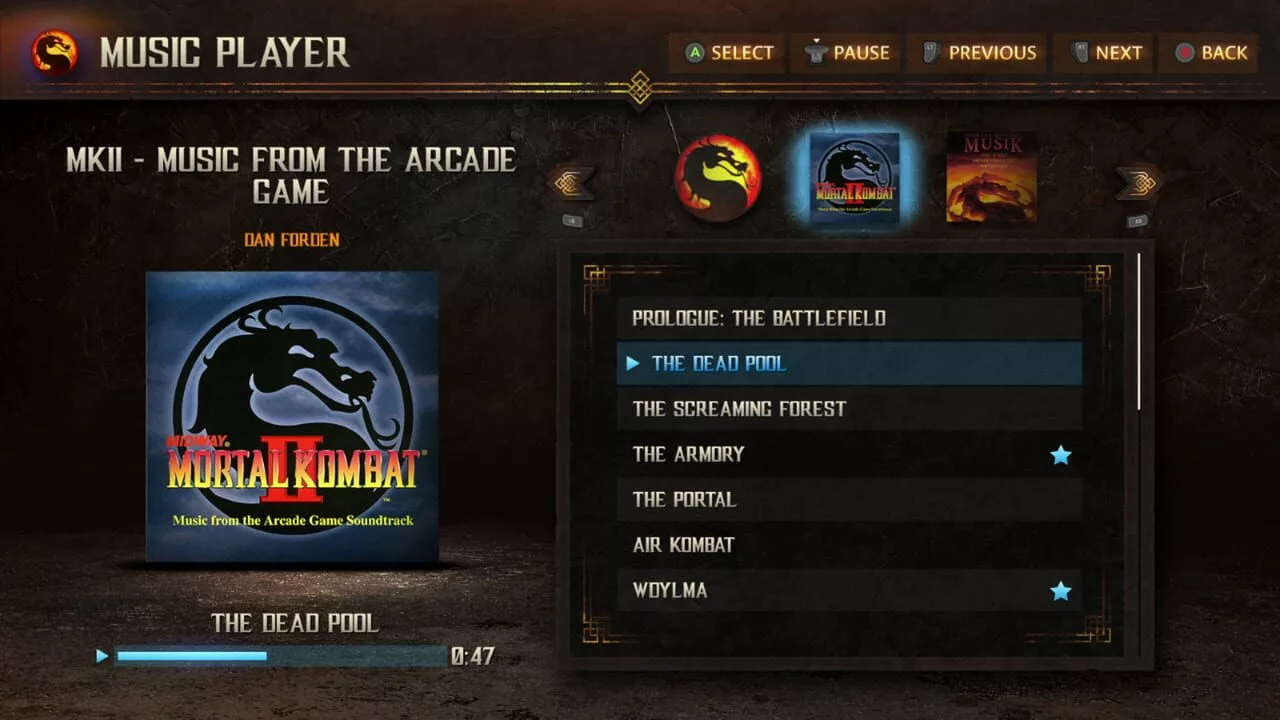This screenshot has height=720, width=1280.
Task: Select the MKII arcade soundtrack album icon
Action: click(x=852, y=177)
